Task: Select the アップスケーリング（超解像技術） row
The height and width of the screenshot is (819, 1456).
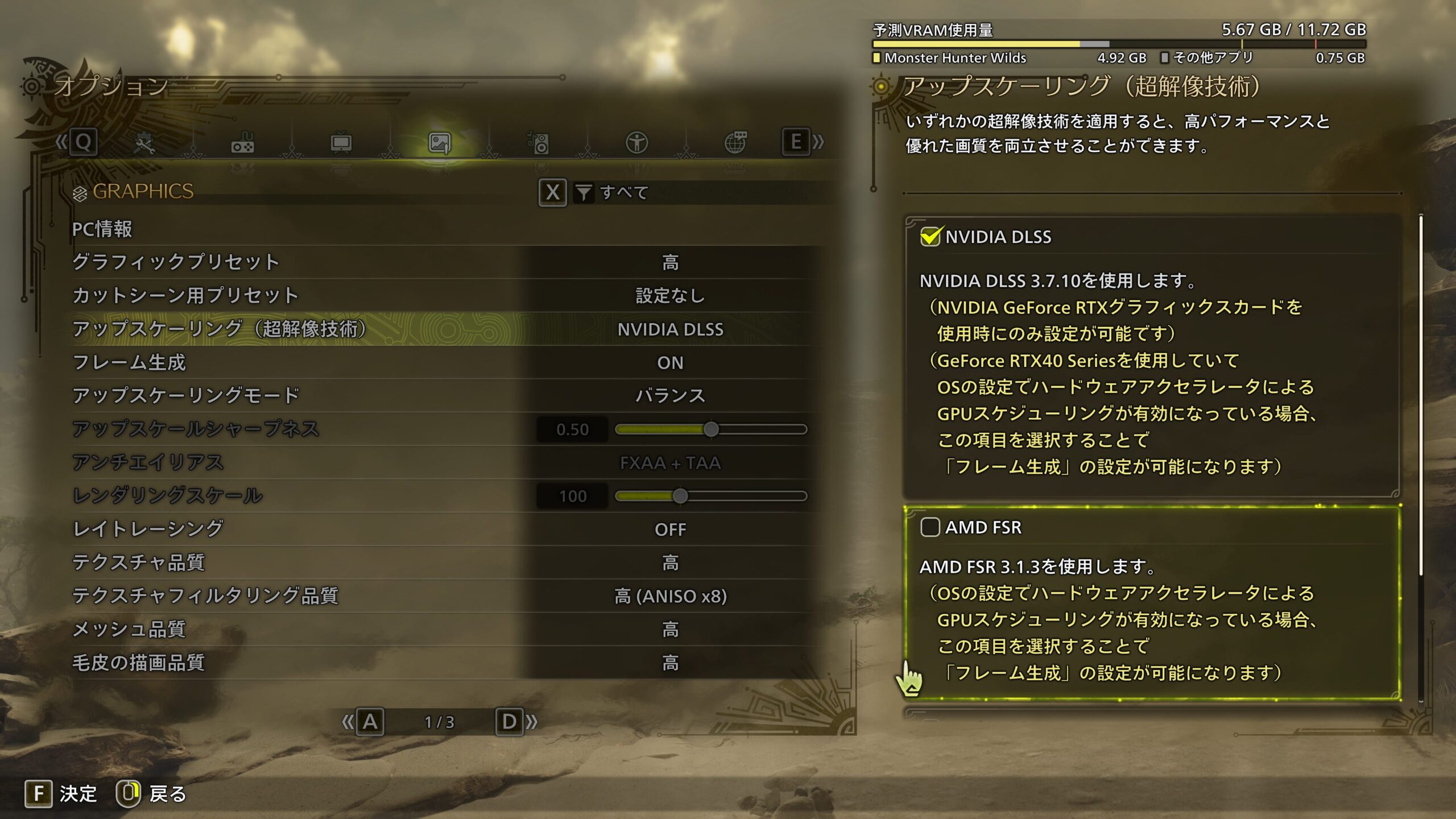Action: 444,329
